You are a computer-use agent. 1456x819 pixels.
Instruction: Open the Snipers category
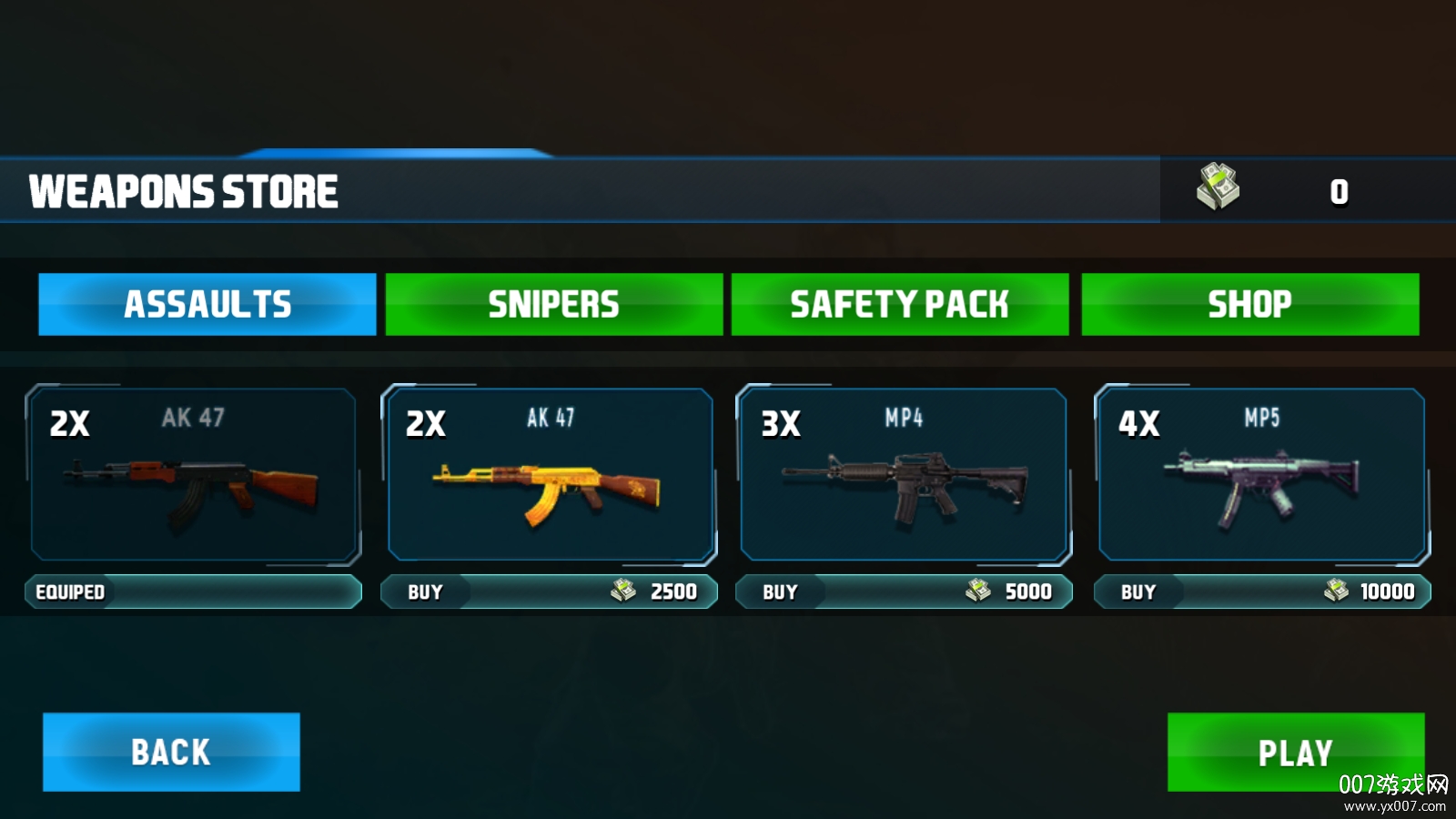click(x=553, y=304)
